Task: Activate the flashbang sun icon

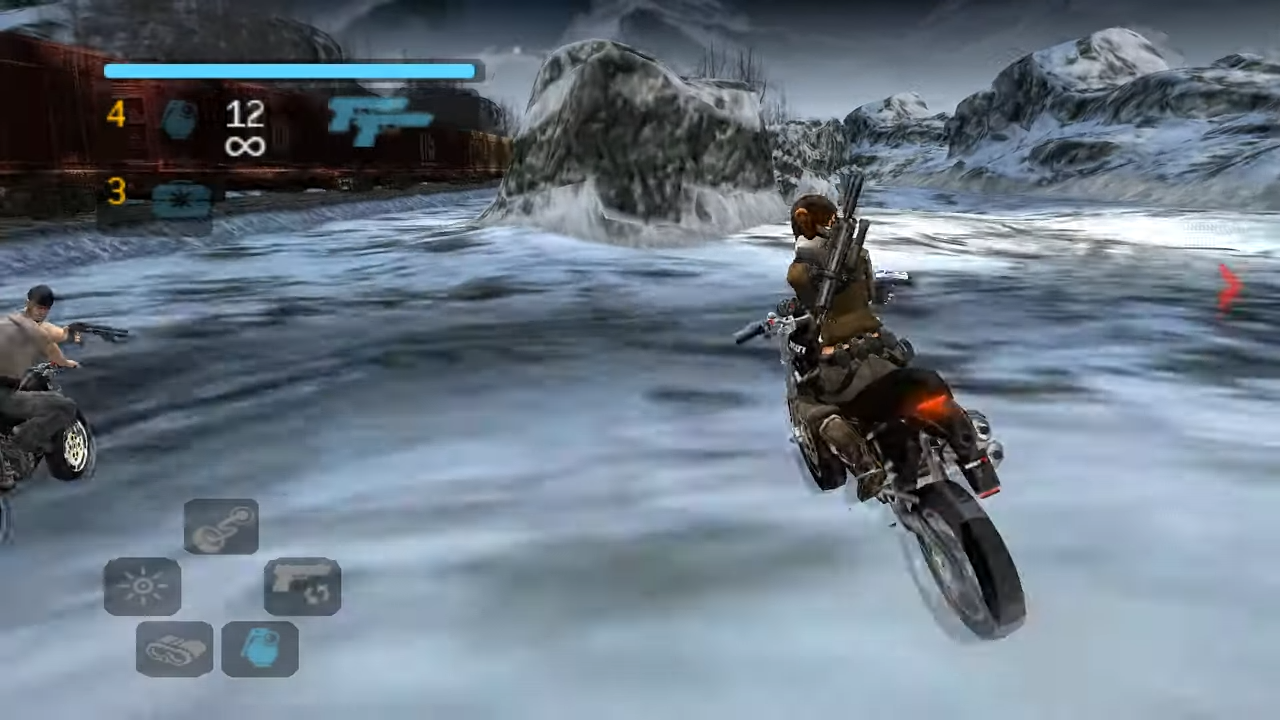Action: (x=142, y=586)
